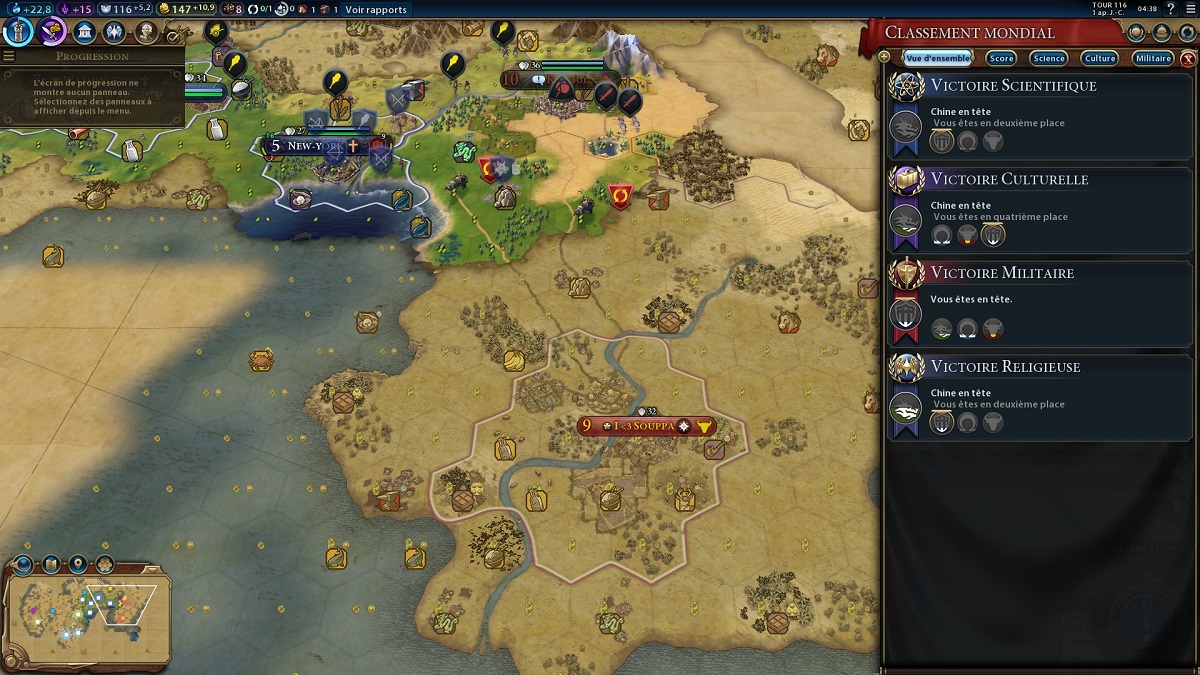Open the Civilopedia question mark help

pos(1170,9)
